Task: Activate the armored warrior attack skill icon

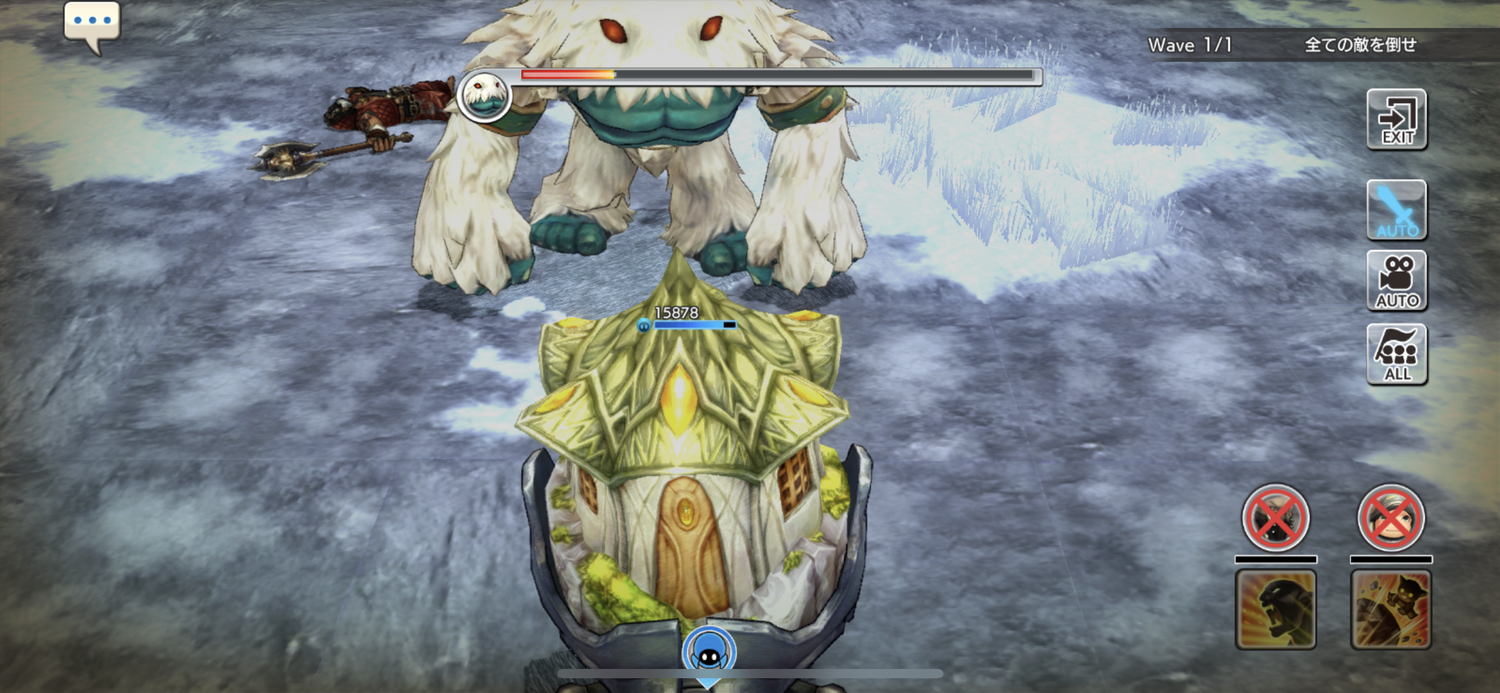Action: click(1391, 609)
